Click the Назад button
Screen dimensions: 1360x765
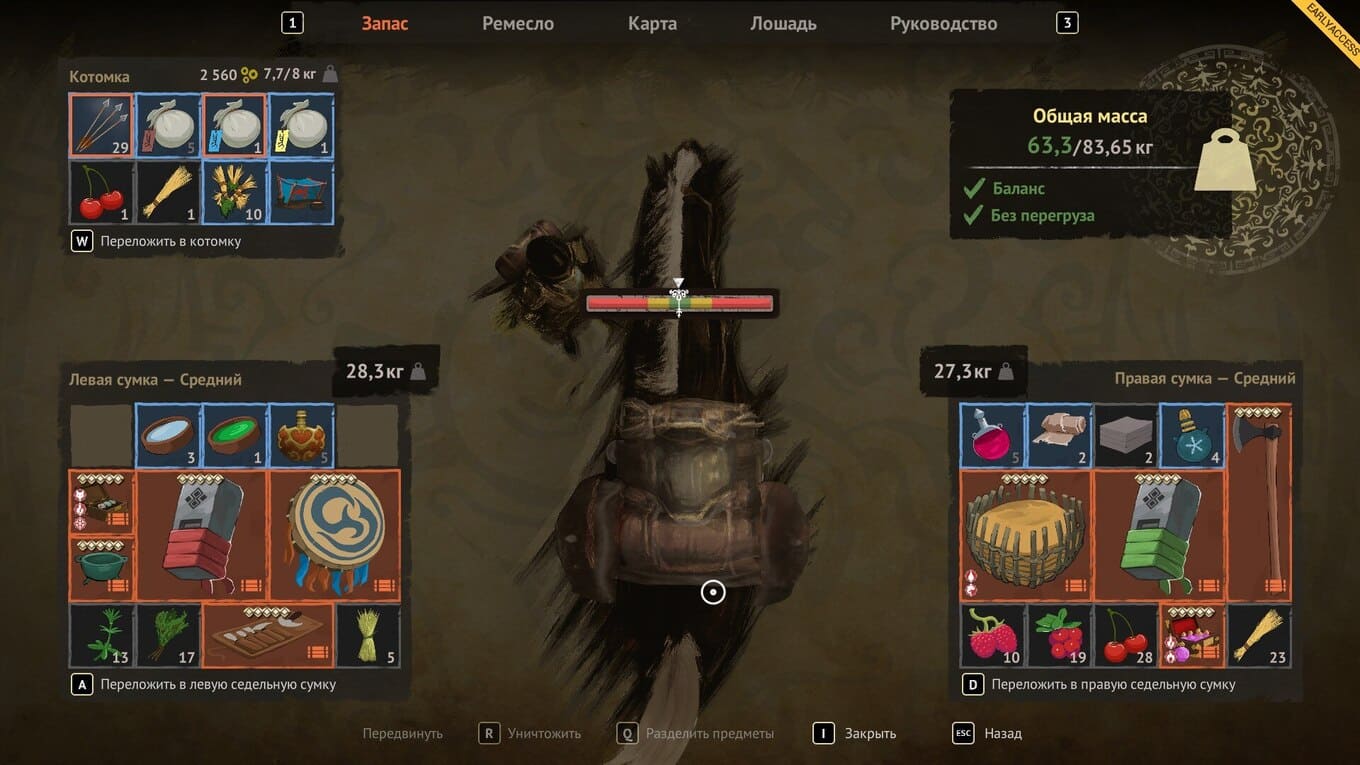[x=1002, y=733]
